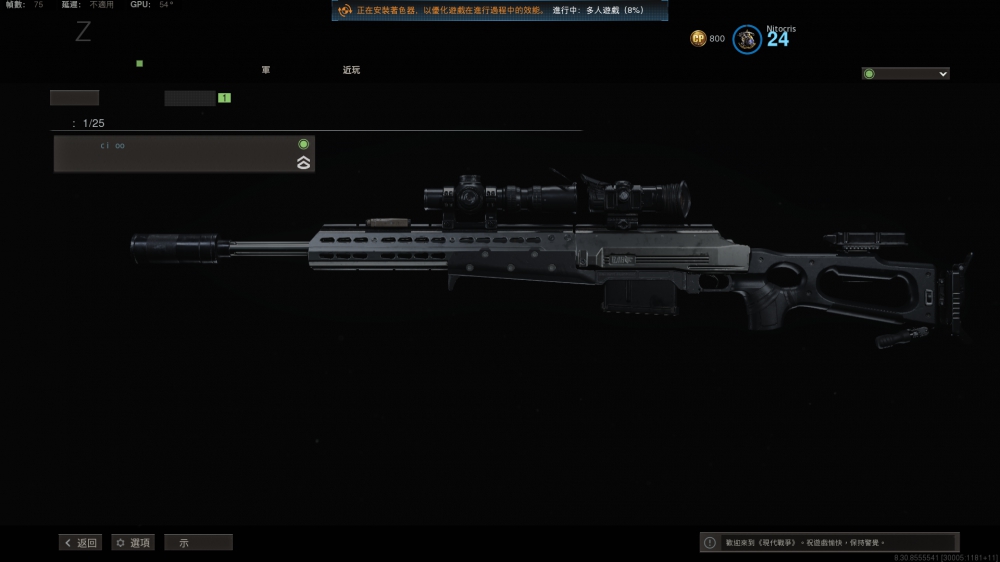The width and height of the screenshot is (1000, 562).
Task: Open the Nitocris player profile emblem
Action: tap(747, 40)
